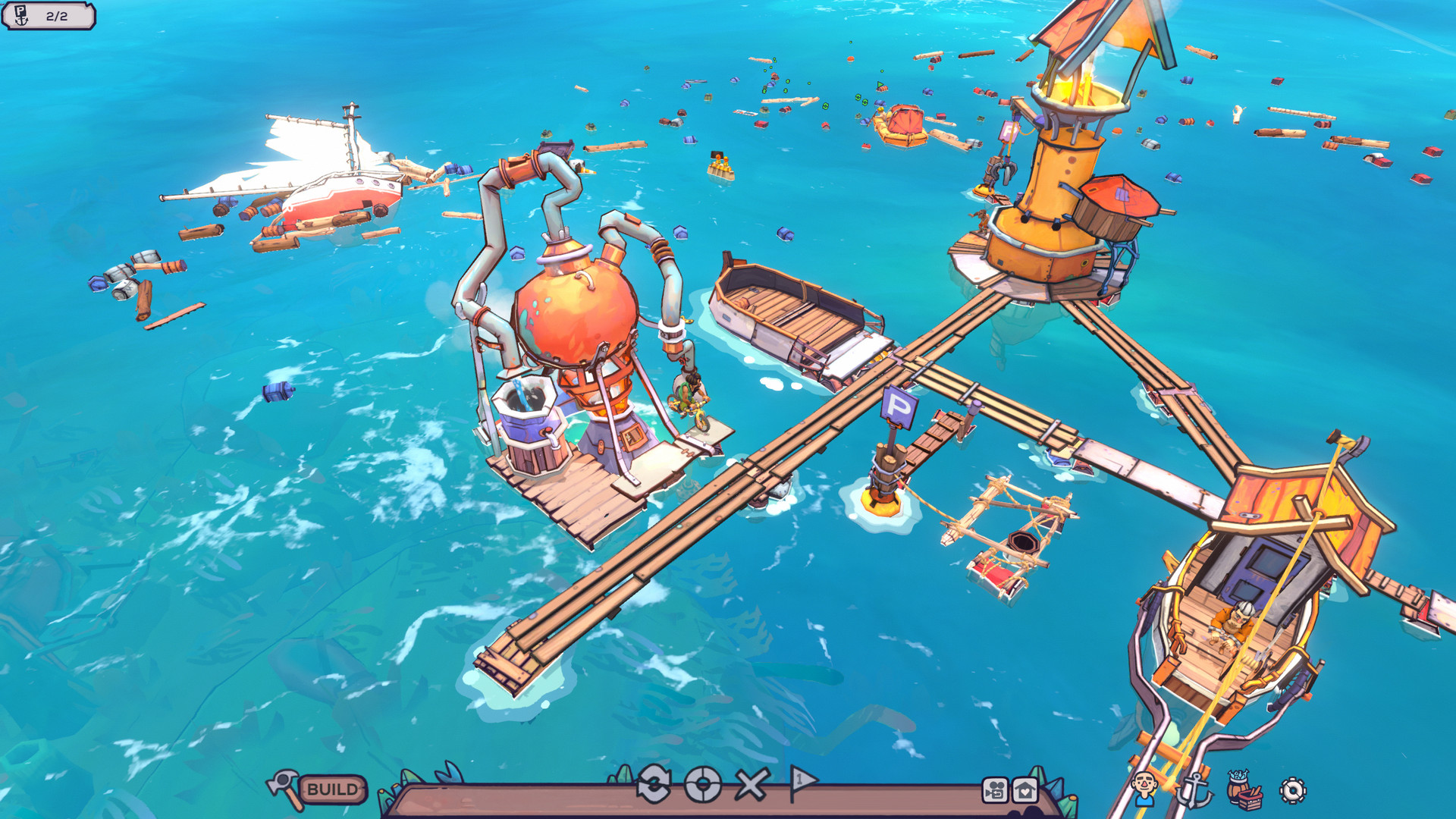Image resolution: width=1456 pixels, height=819 pixels.
Task: Open the townsfolk character panel
Action: (1144, 789)
